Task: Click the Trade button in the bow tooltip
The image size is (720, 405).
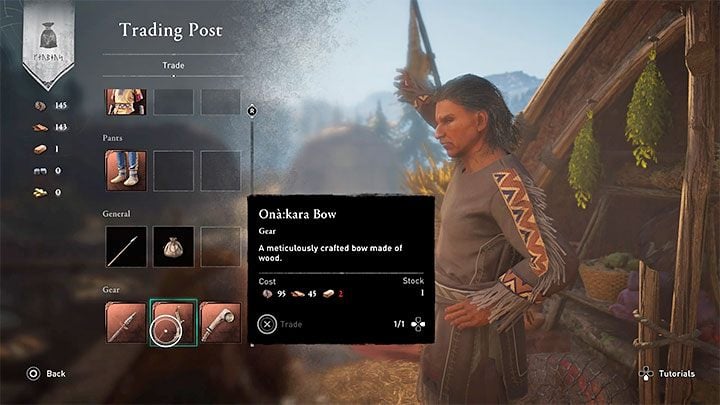Action: click(281, 323)
